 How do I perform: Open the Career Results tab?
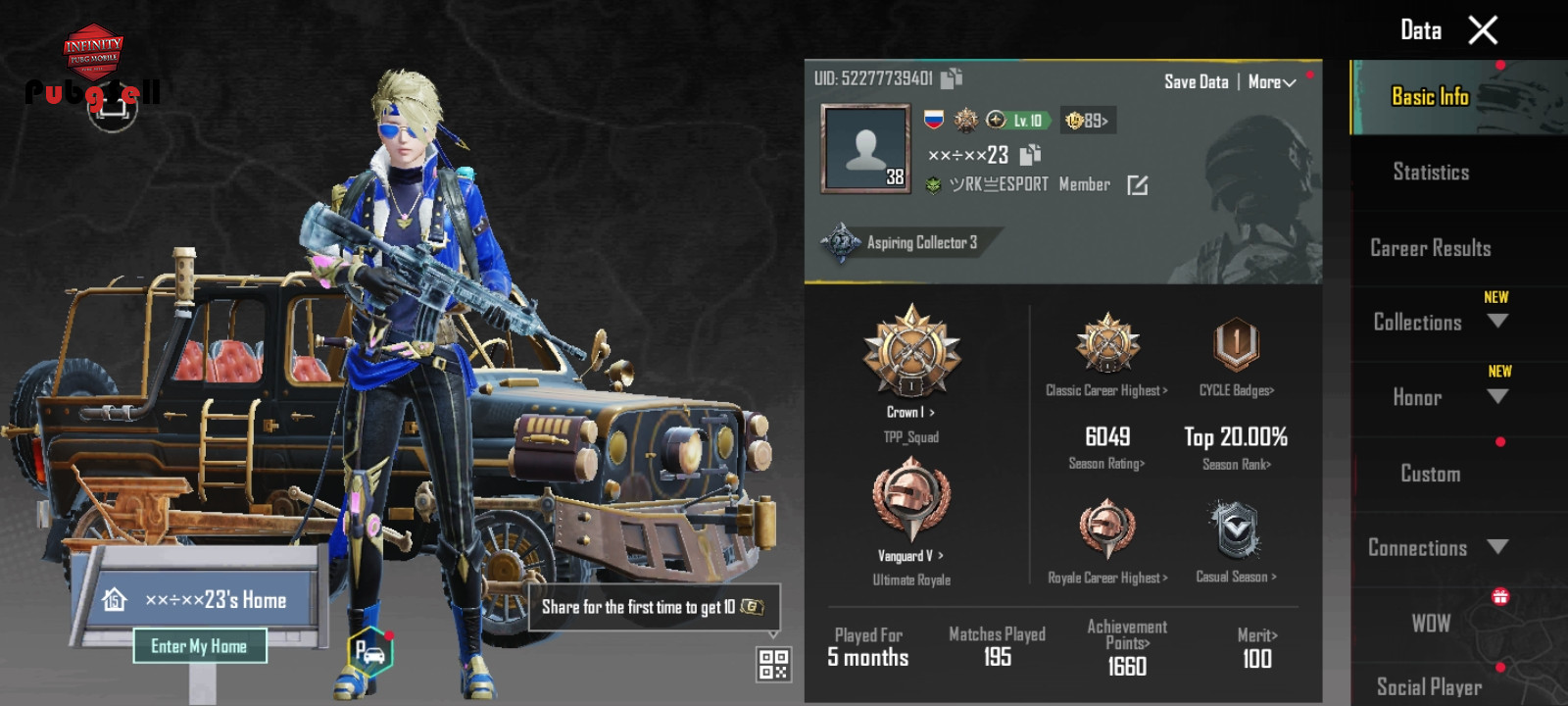(x=1430, y=248)
